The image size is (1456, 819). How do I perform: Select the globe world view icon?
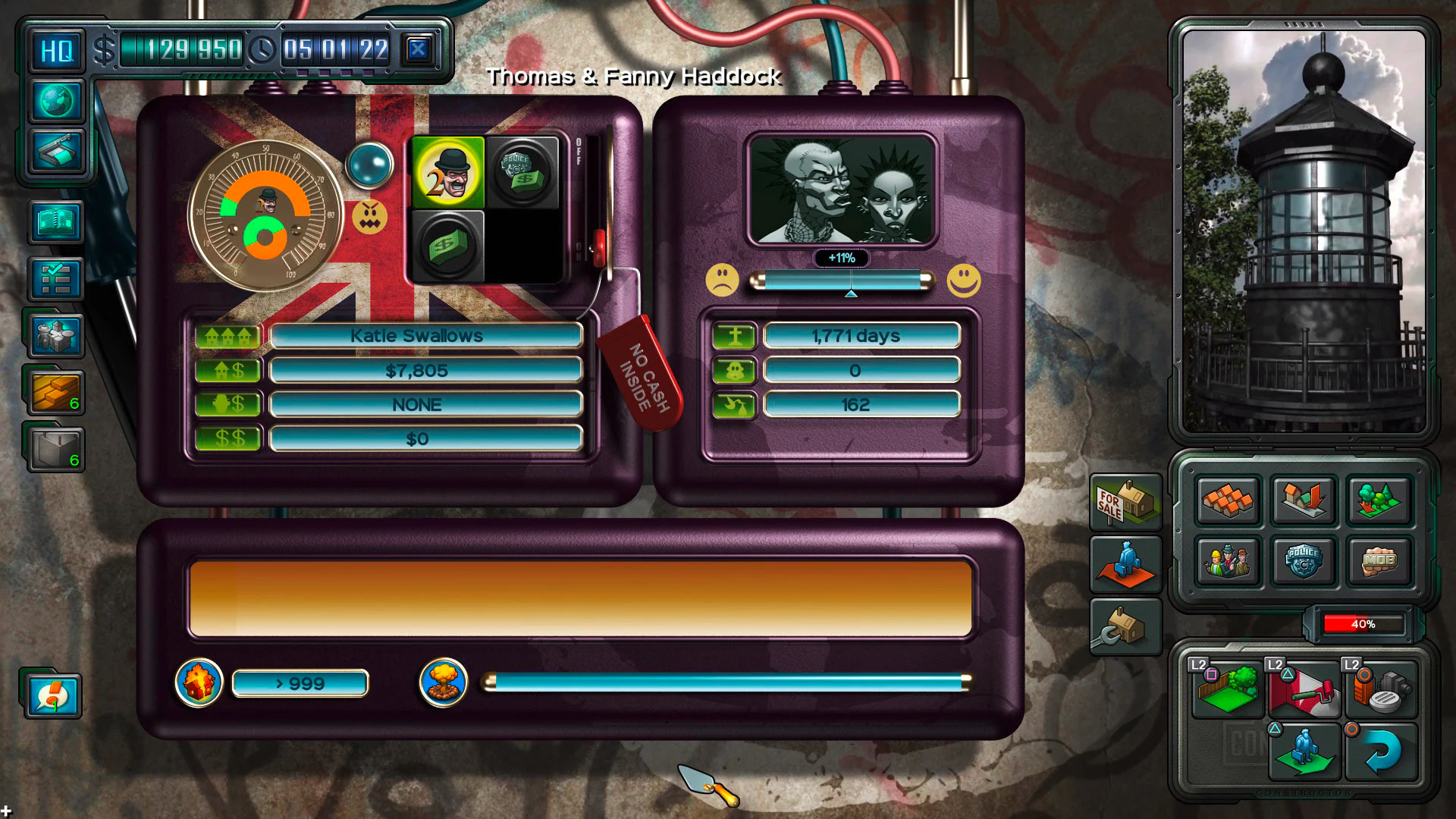pos(57,102)
